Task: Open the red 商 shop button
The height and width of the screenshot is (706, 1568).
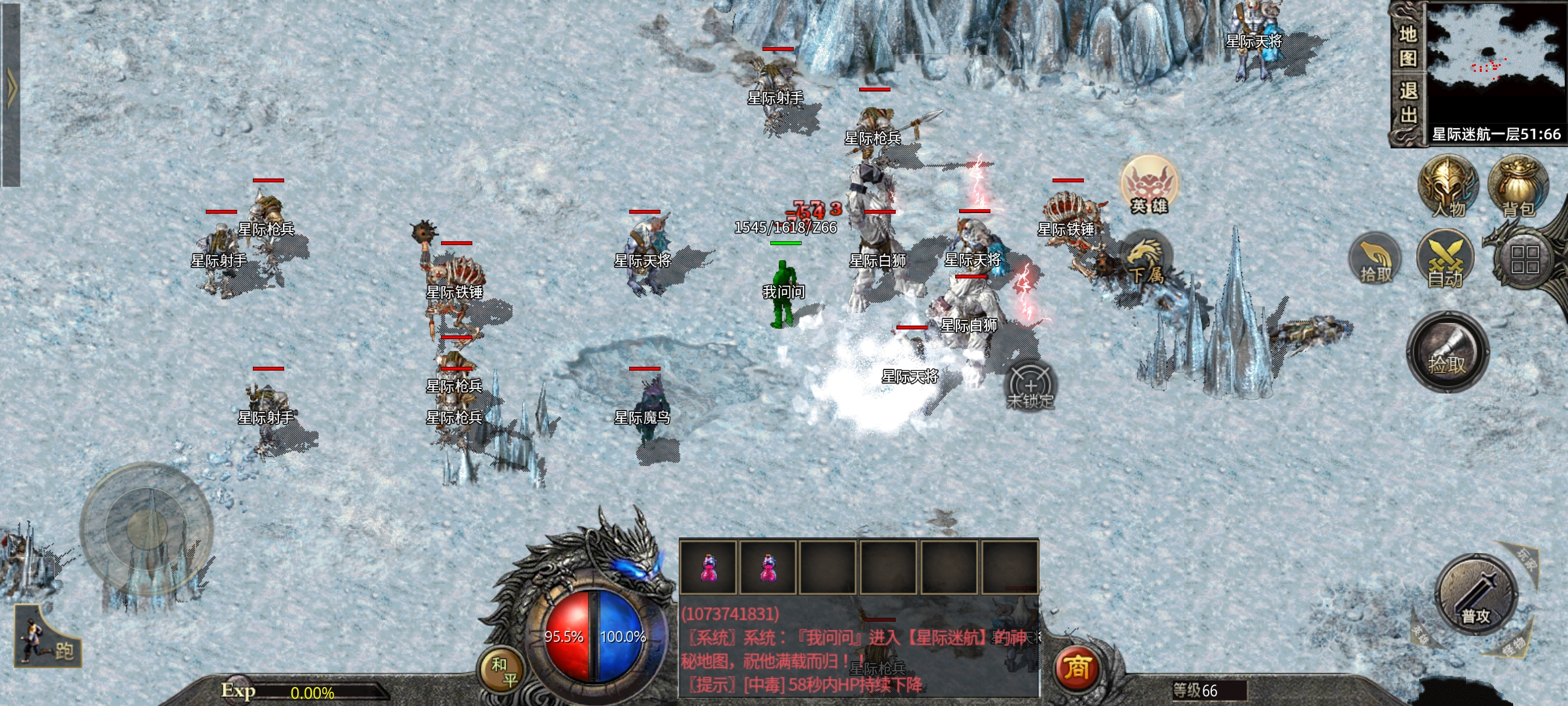Action: tap(1077, 668)
